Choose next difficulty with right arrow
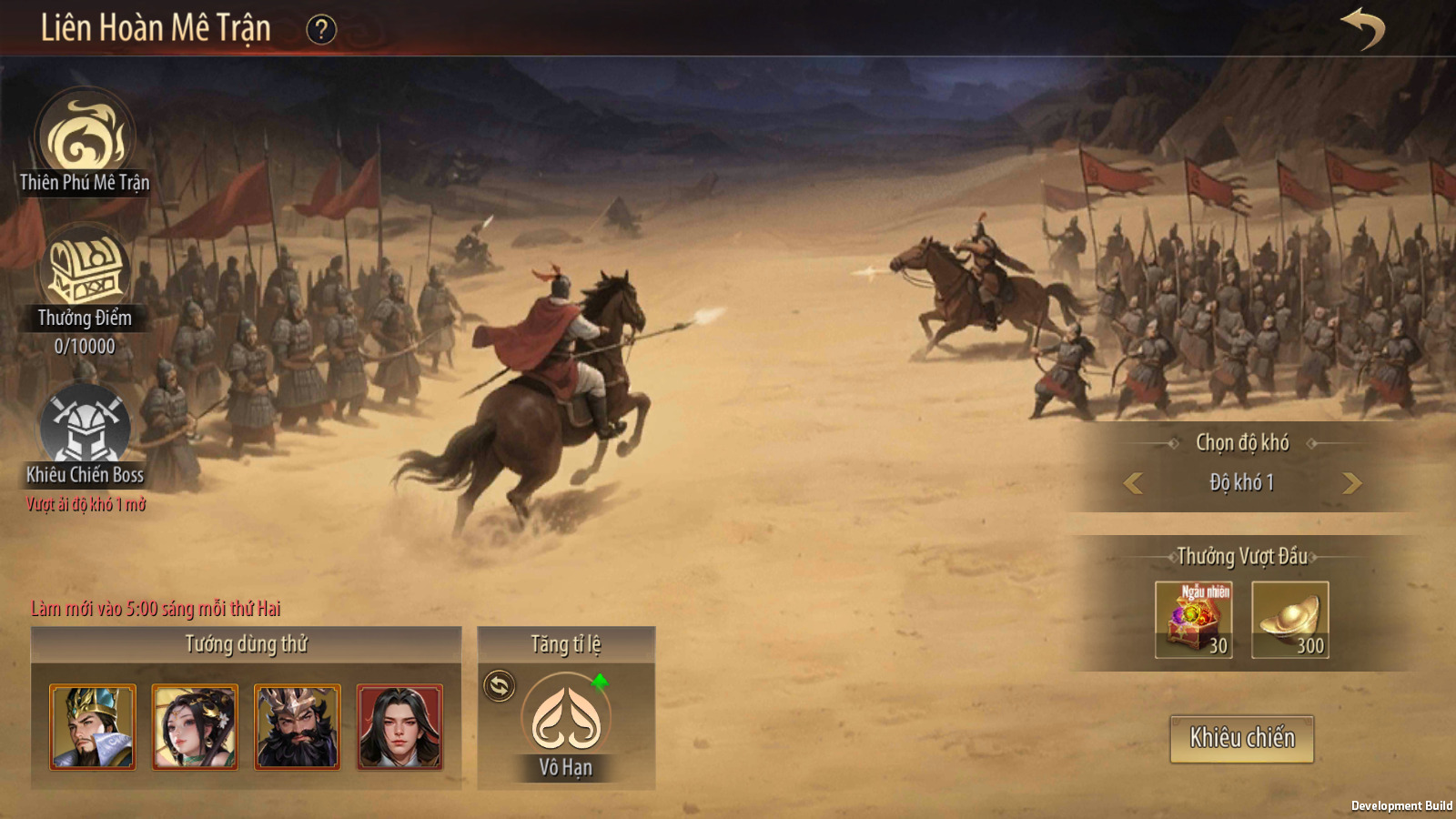The width and height of the screenshot is (1456, 819). 1351,483
